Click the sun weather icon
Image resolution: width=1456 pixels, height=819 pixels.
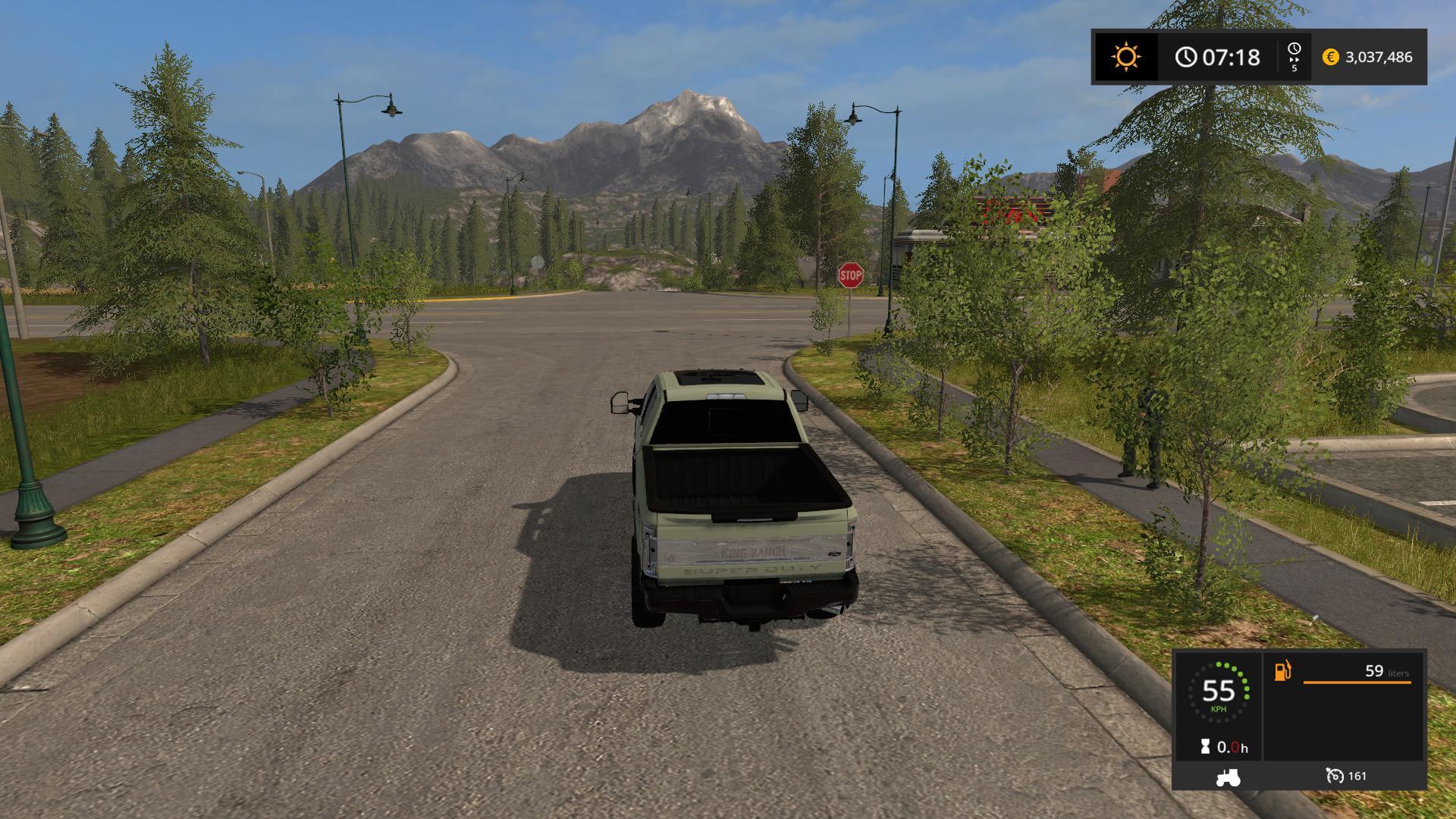(x=1125, y=57)
